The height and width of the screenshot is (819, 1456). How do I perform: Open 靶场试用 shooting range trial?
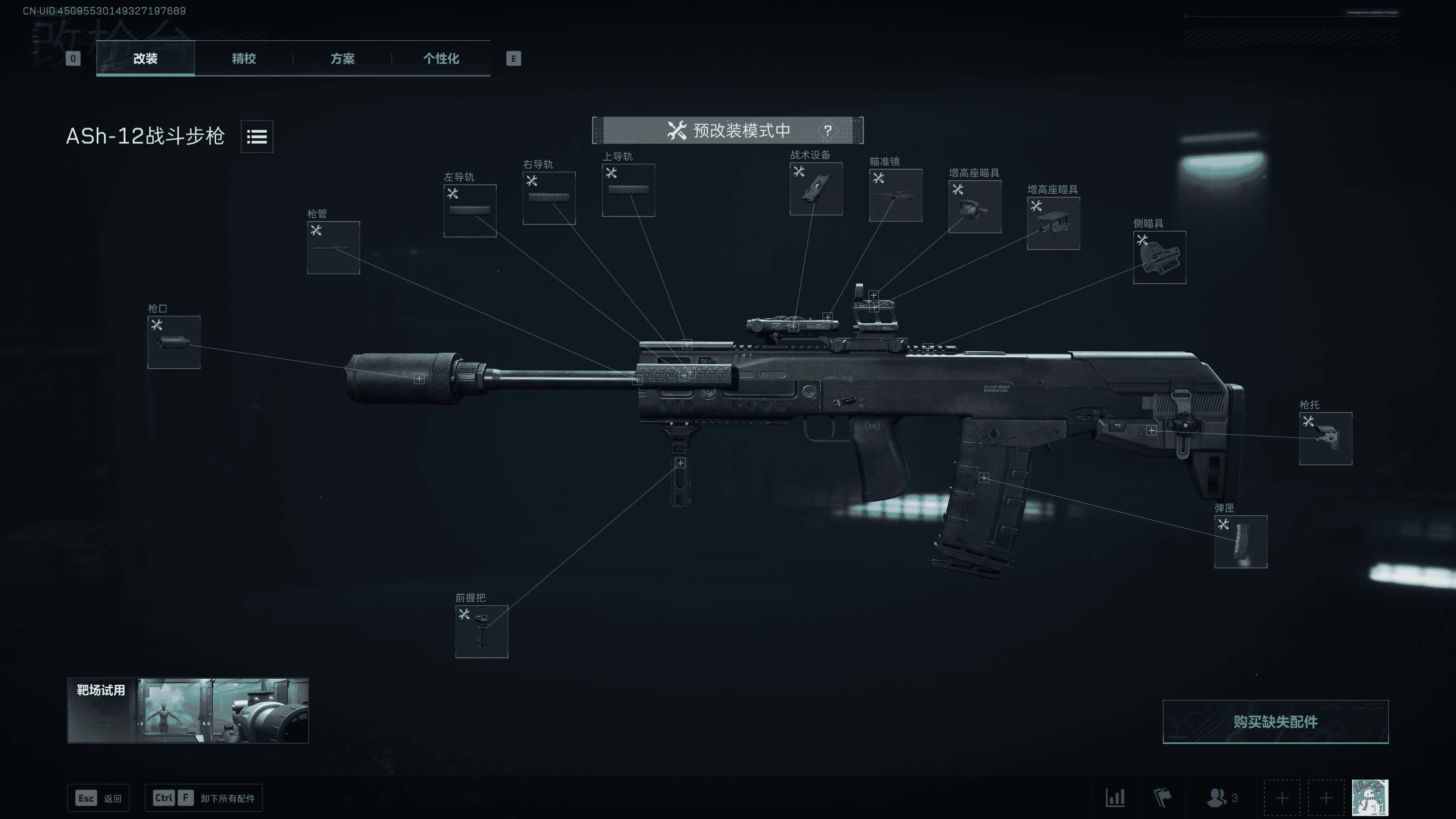(187, 710)
